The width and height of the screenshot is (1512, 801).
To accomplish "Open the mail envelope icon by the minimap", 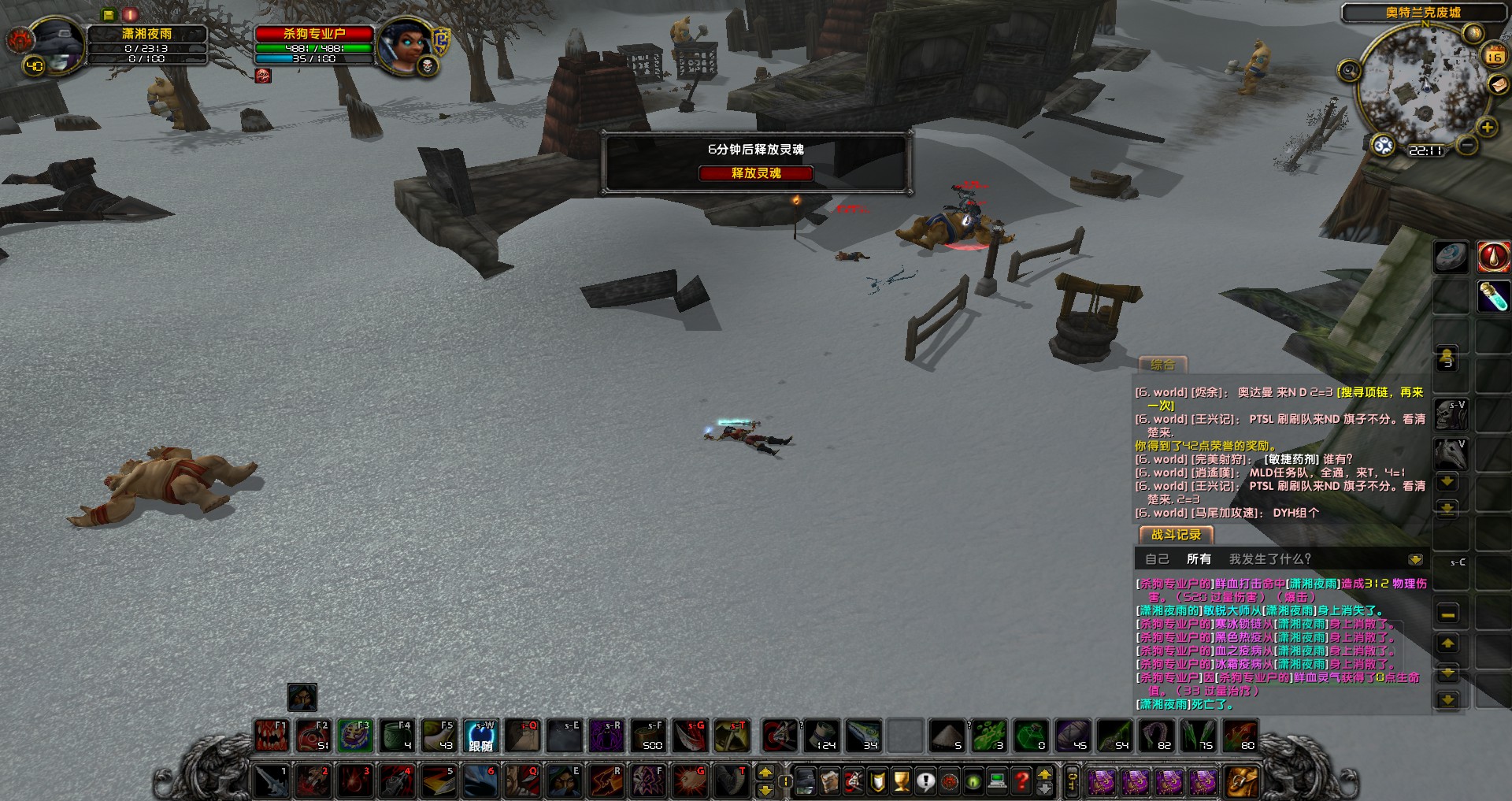I will click(x=1498, y=84).
